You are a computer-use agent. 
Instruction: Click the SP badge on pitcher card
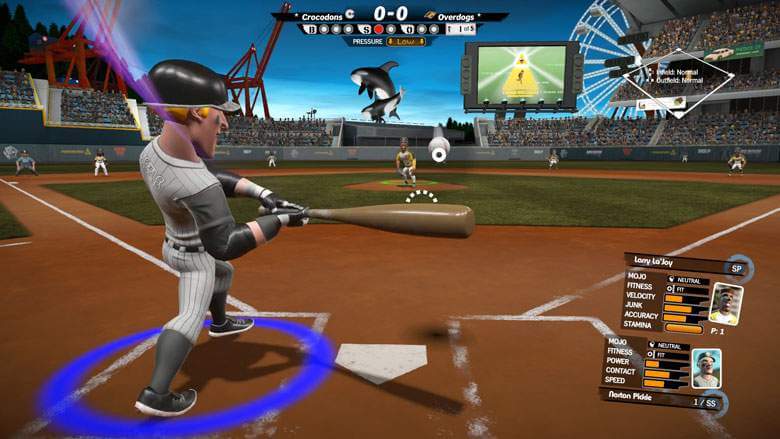click(737, 268)
